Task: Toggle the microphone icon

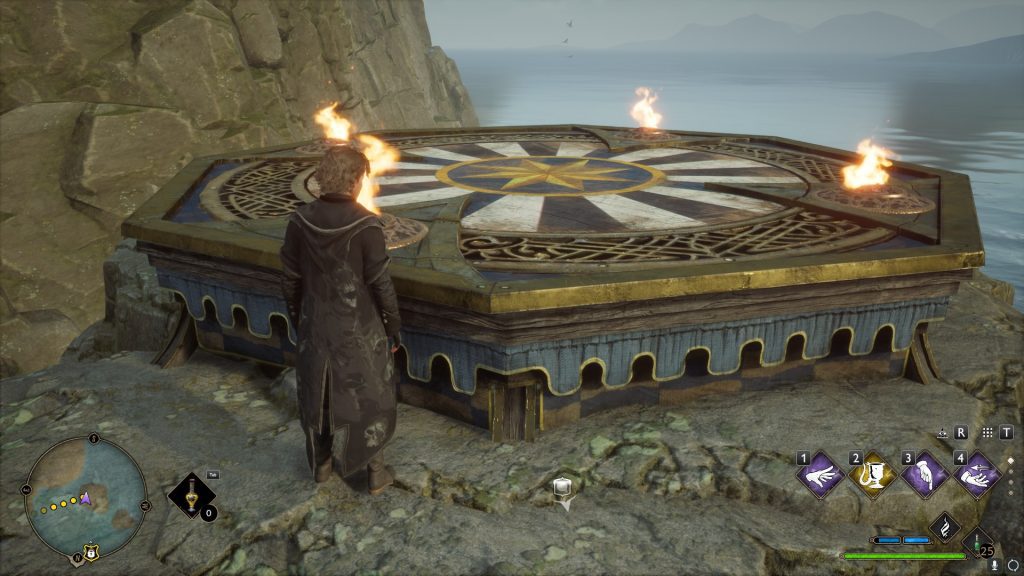Action: (994, 565)
